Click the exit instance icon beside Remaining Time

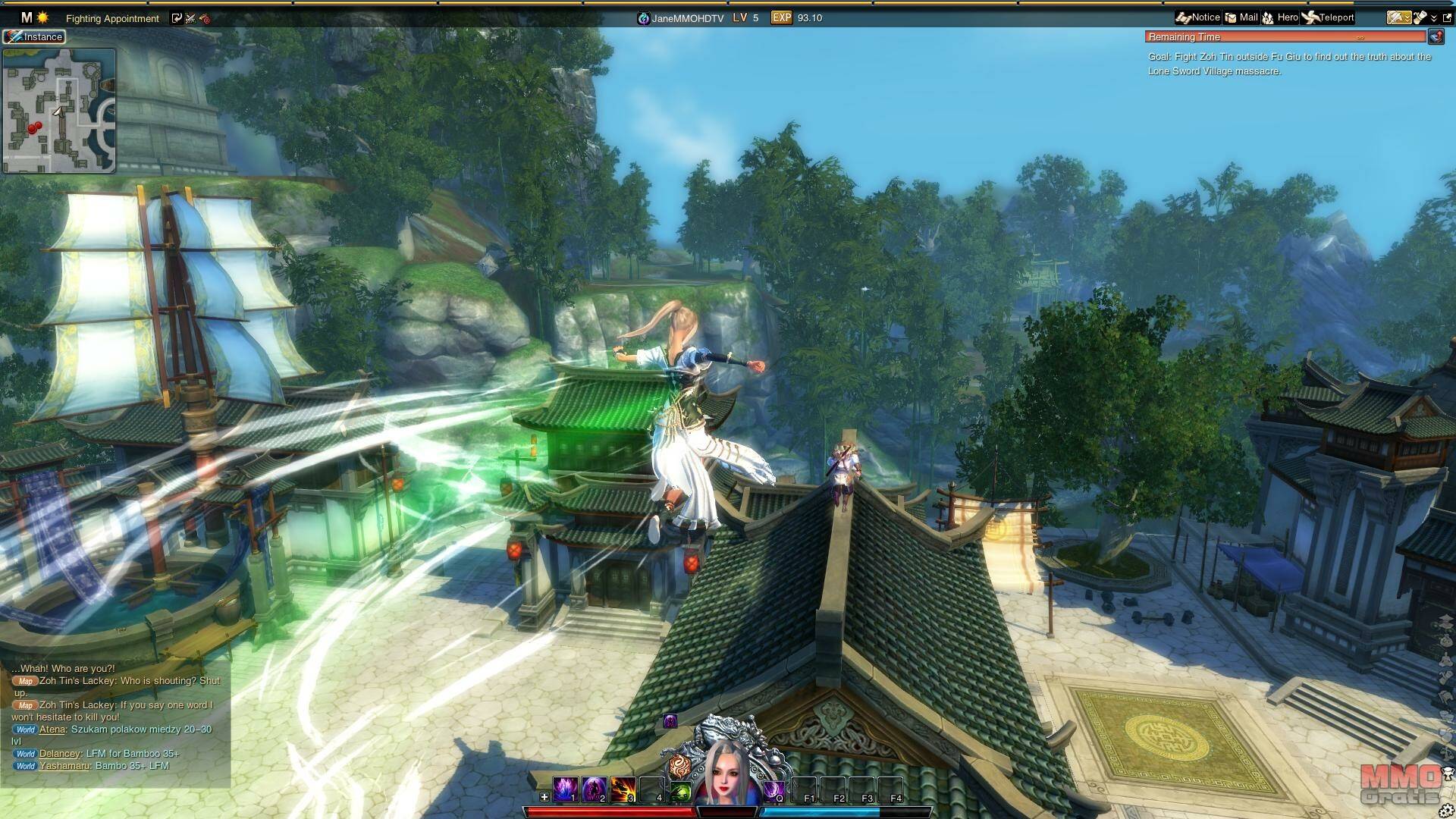pyautogui.click(x=1436, y=36)
